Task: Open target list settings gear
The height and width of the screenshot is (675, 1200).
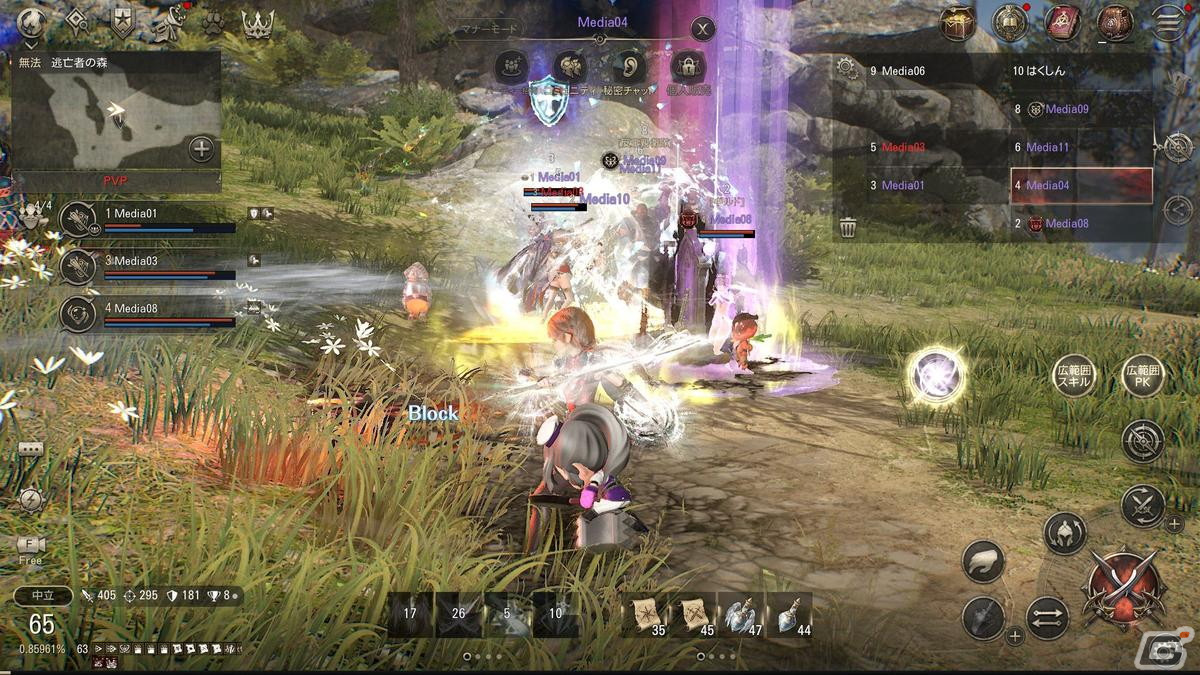Action: tap(847, 69)
